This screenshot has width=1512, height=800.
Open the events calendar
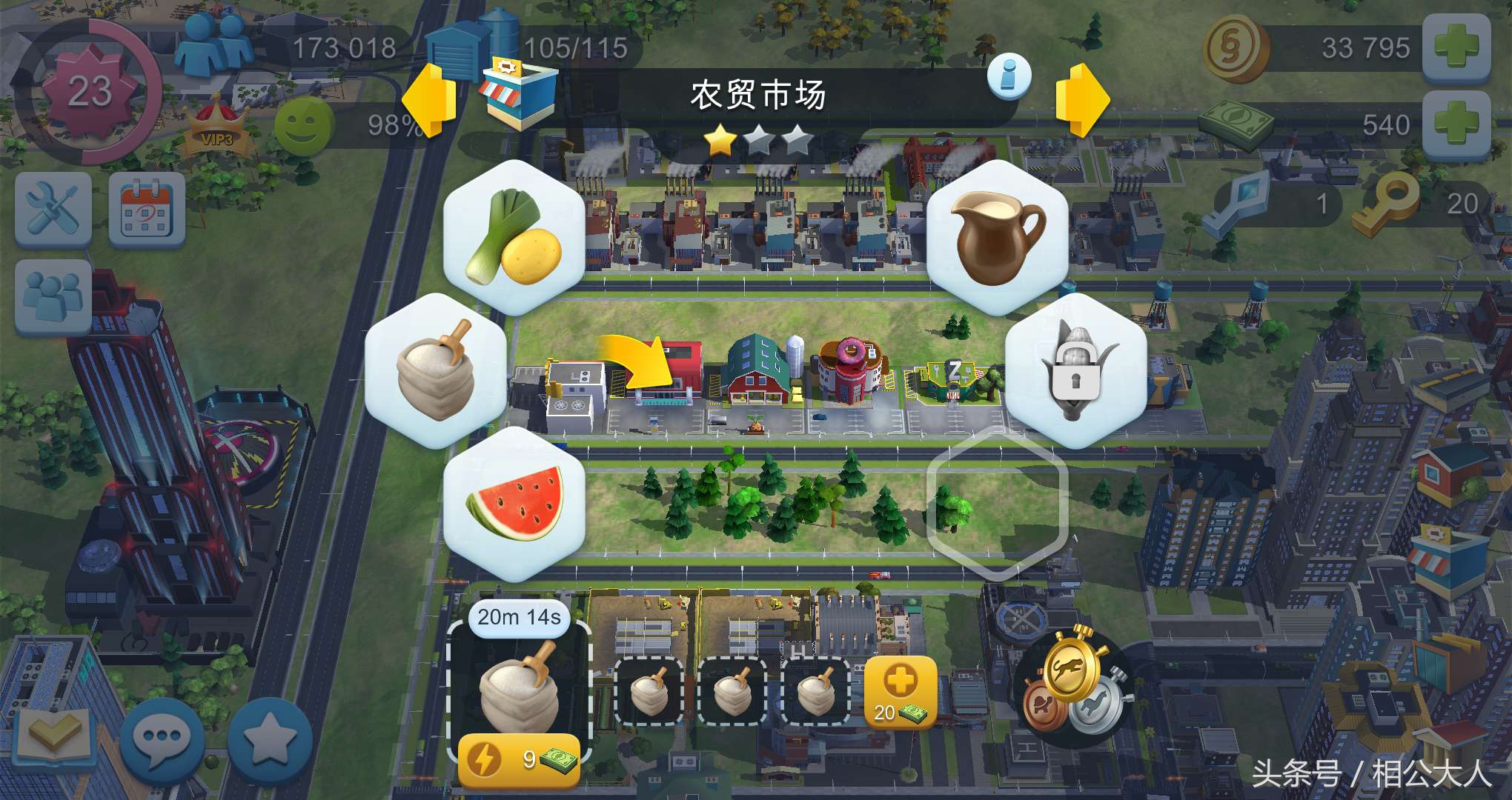(x=145, y=211)
